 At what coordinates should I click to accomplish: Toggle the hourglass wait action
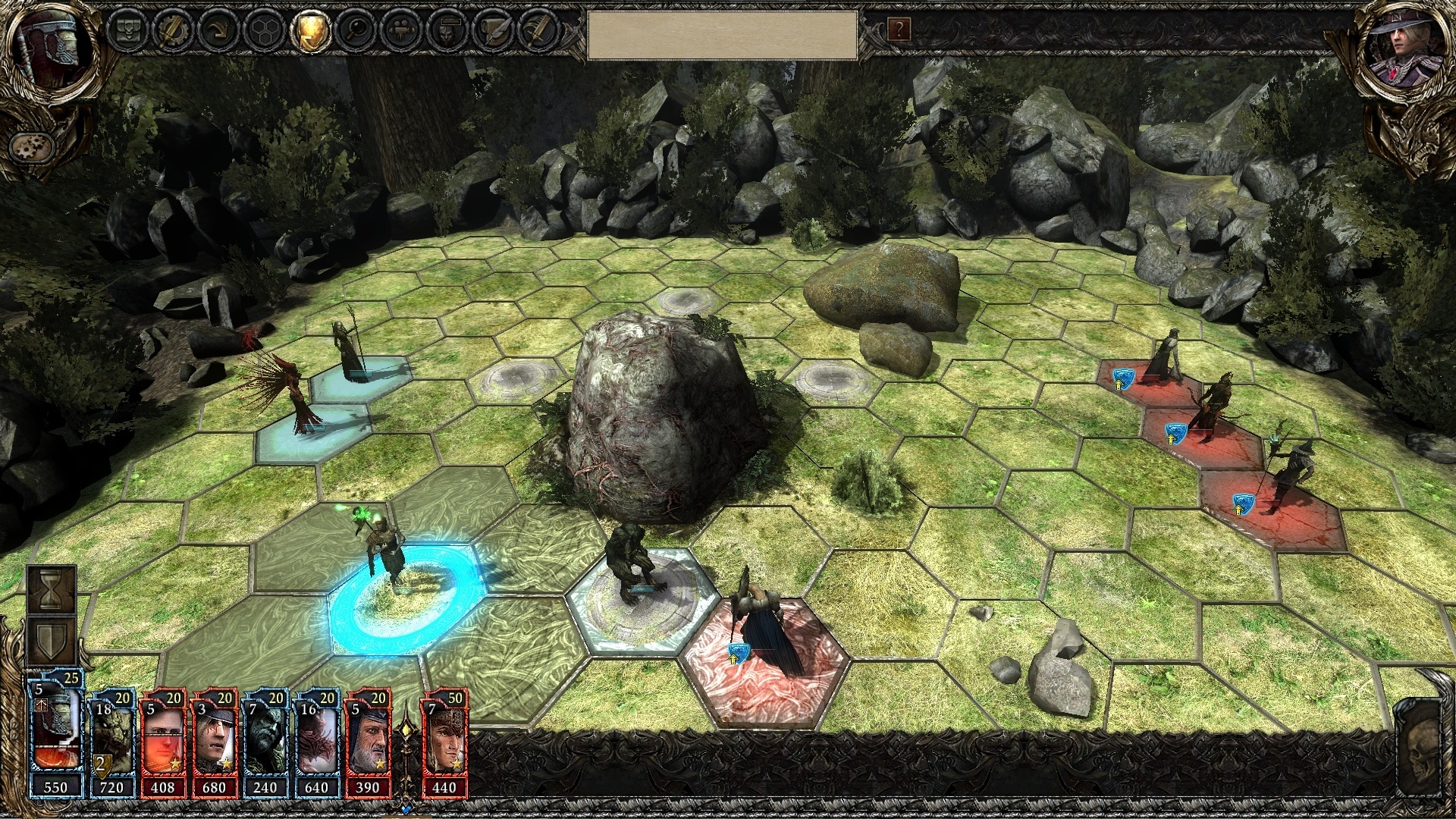tap(51, 588)
